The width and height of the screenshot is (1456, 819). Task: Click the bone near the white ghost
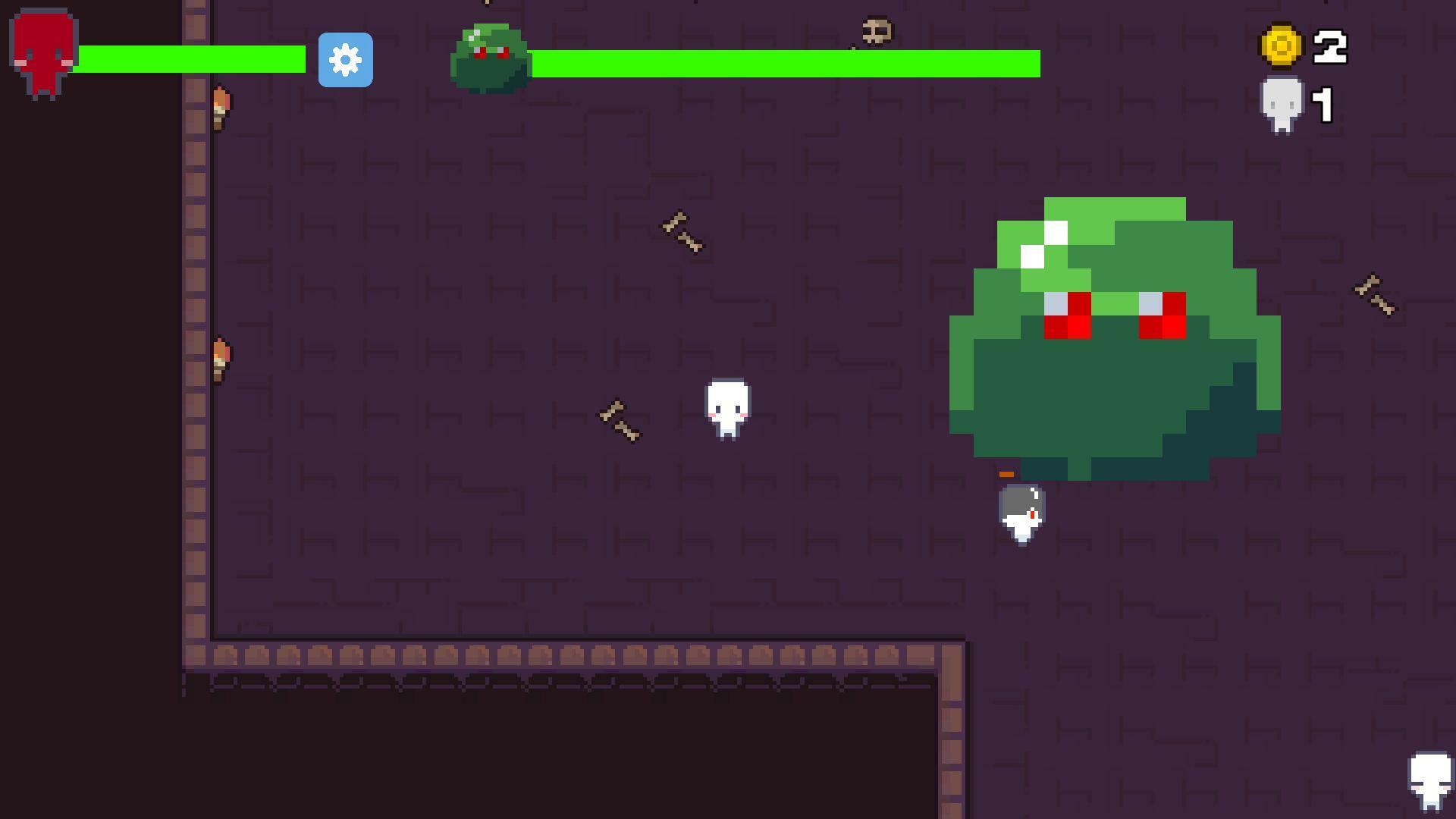pos(618,417)
